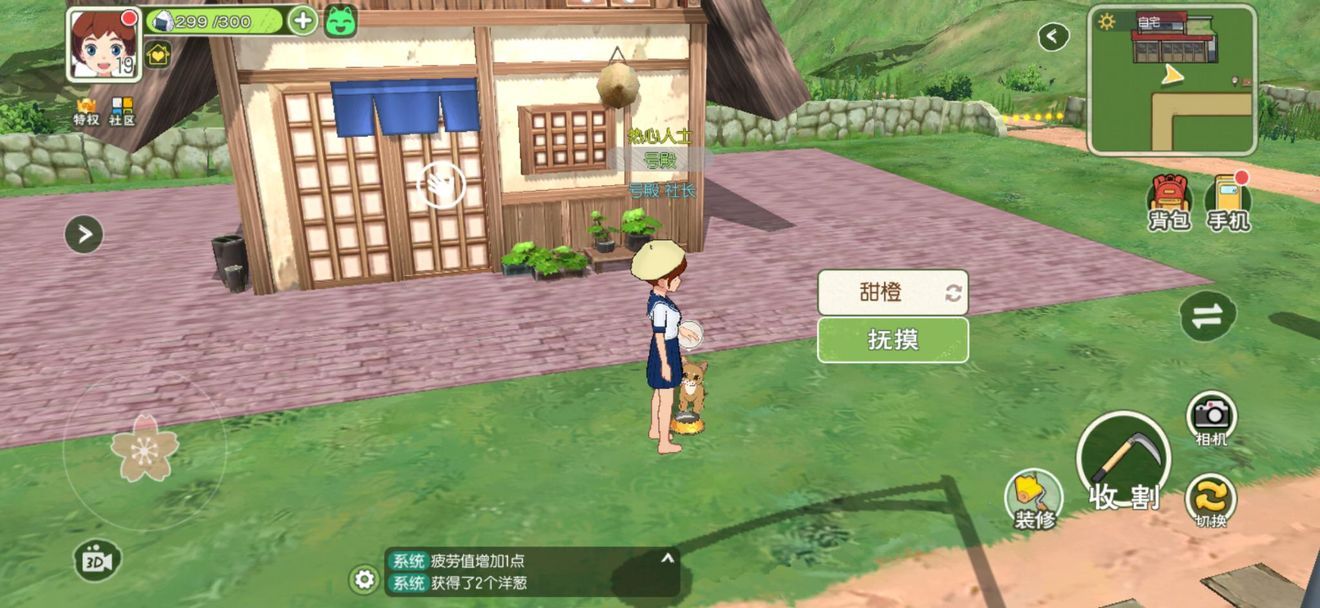Open the 相机 camera
Image resolution: width=1320 pixels, height=608 pixels.
(x=1211, y=417)
